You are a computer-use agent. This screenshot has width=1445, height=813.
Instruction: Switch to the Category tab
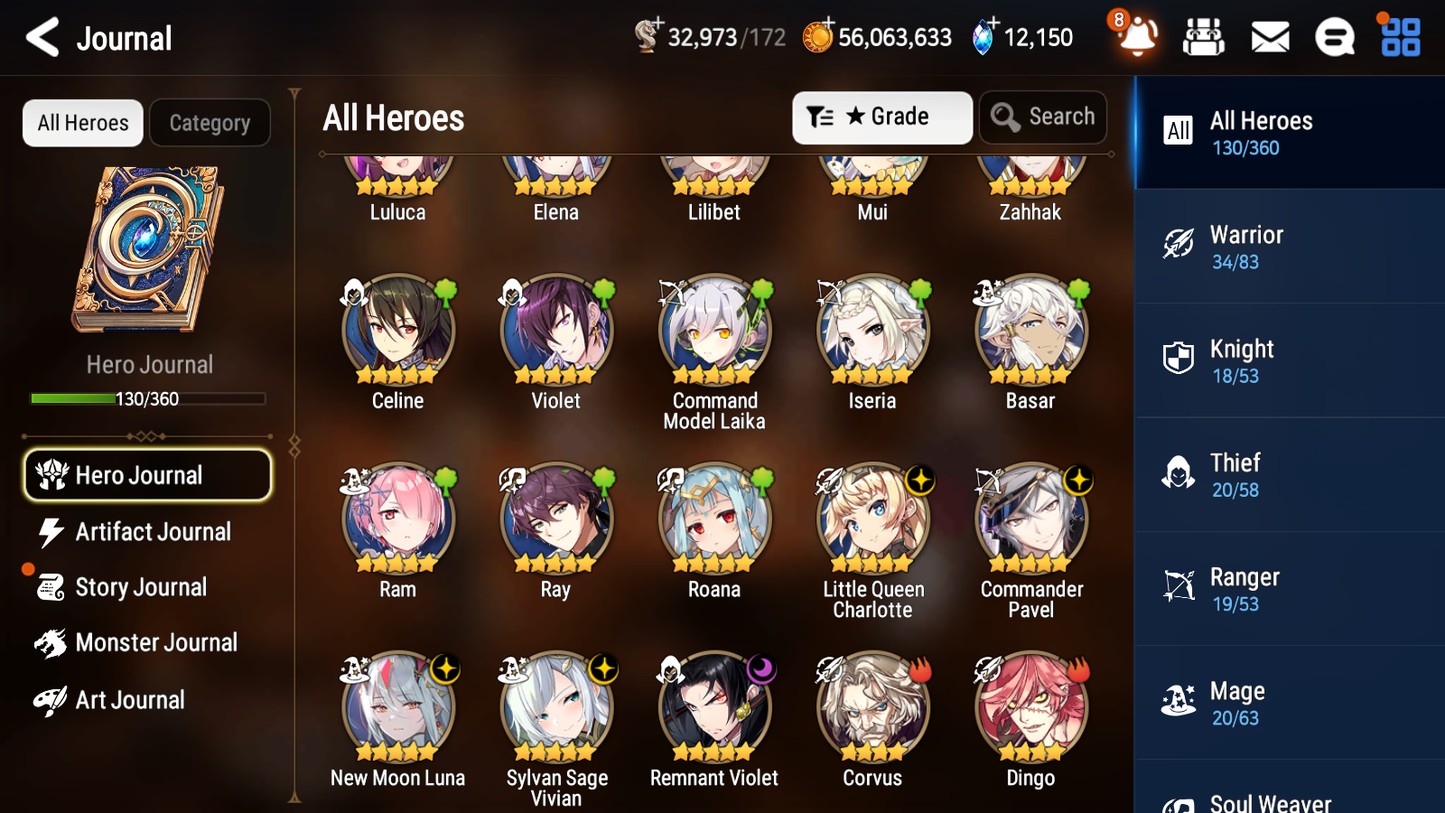tap(210, 122)
